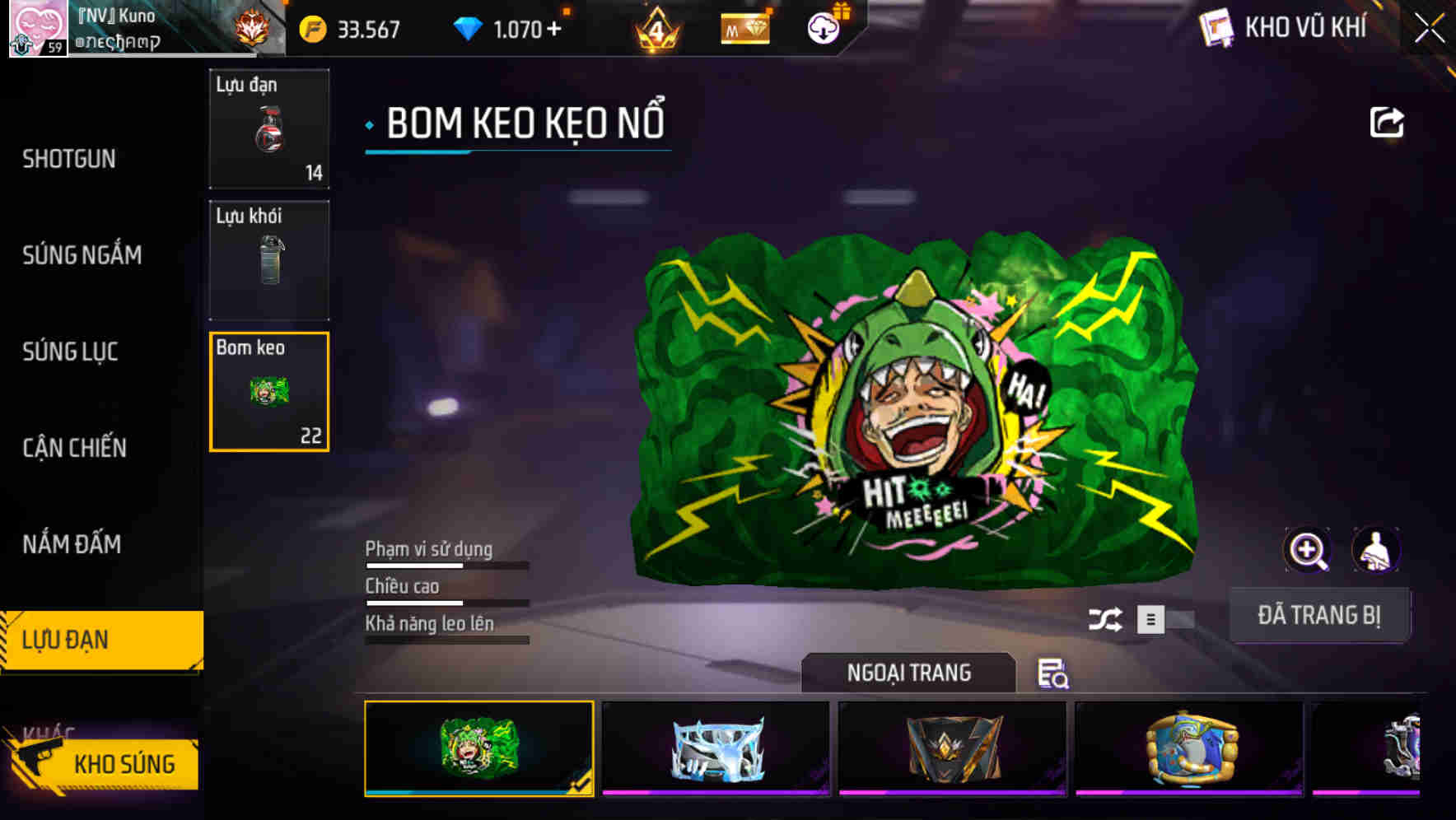Select the SHOTGUN category in the sidebar
The image size is (1456, 820).
[x=70, y=158]
